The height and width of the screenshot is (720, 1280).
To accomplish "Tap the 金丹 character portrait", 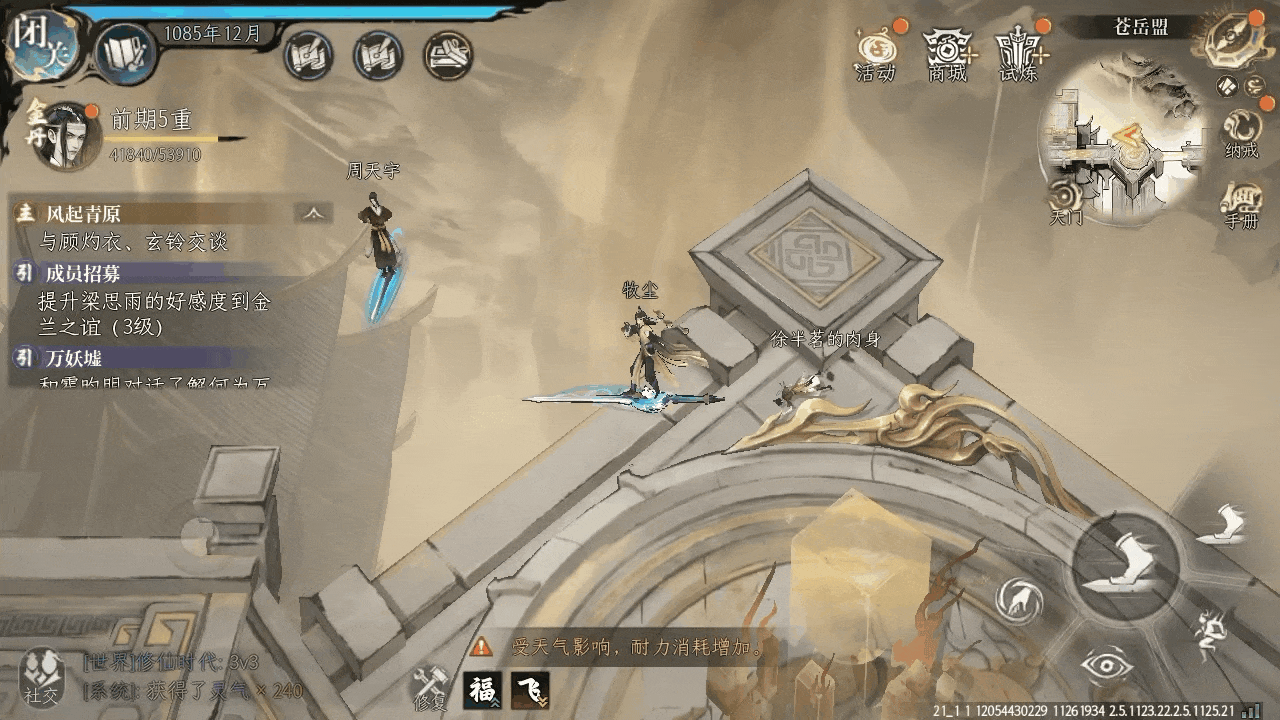I will click(x=65, y=137).
